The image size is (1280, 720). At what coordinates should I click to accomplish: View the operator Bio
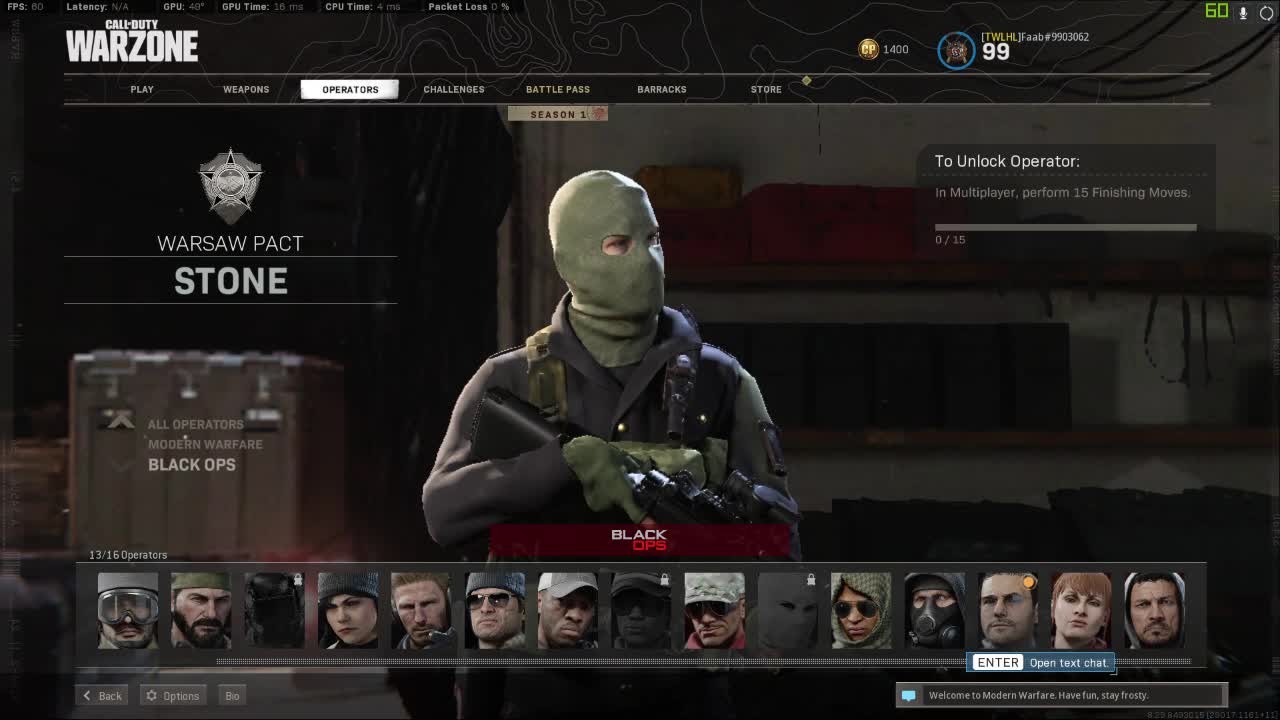232,696
